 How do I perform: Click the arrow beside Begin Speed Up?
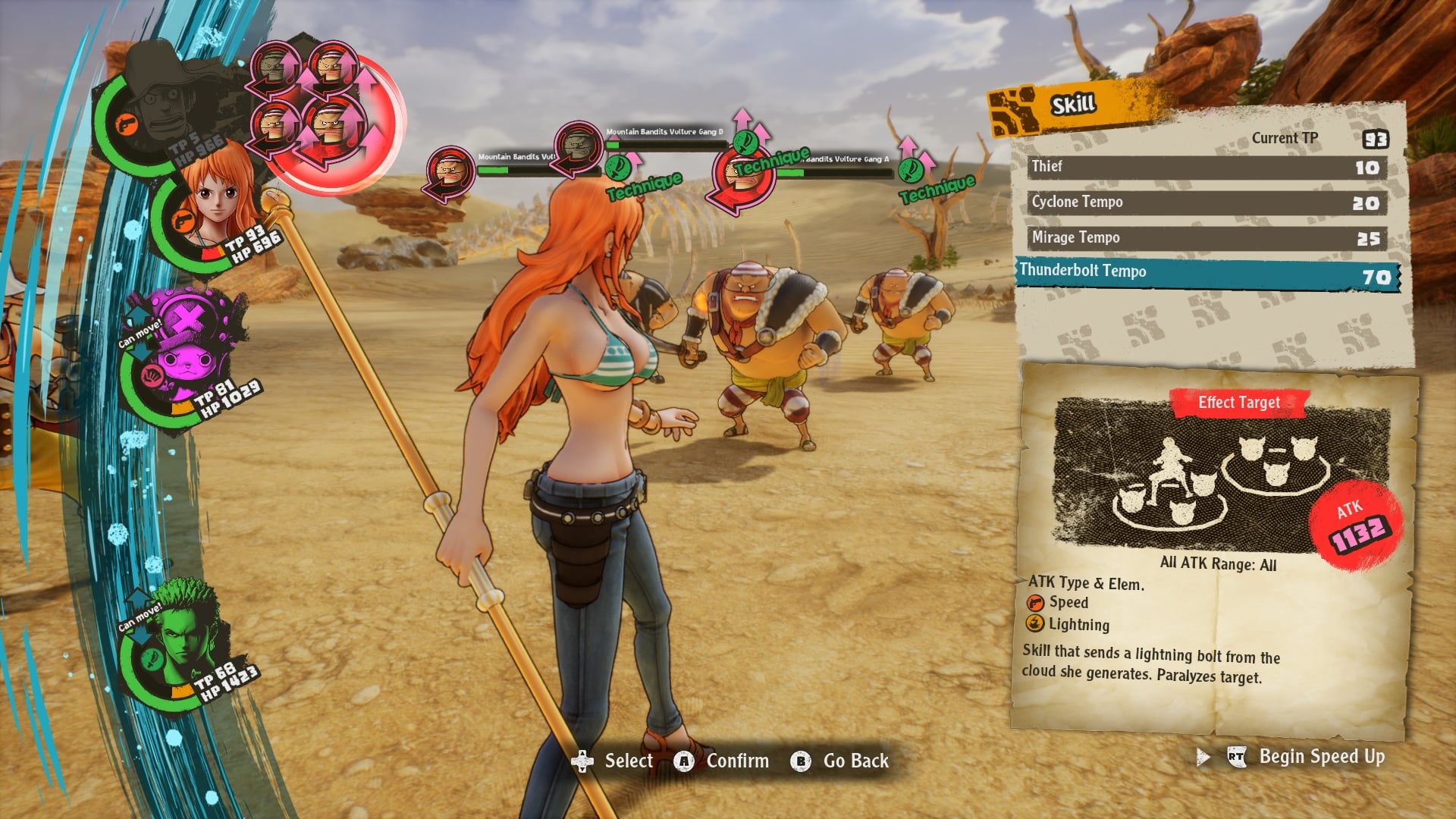(x=1203, y=756)
